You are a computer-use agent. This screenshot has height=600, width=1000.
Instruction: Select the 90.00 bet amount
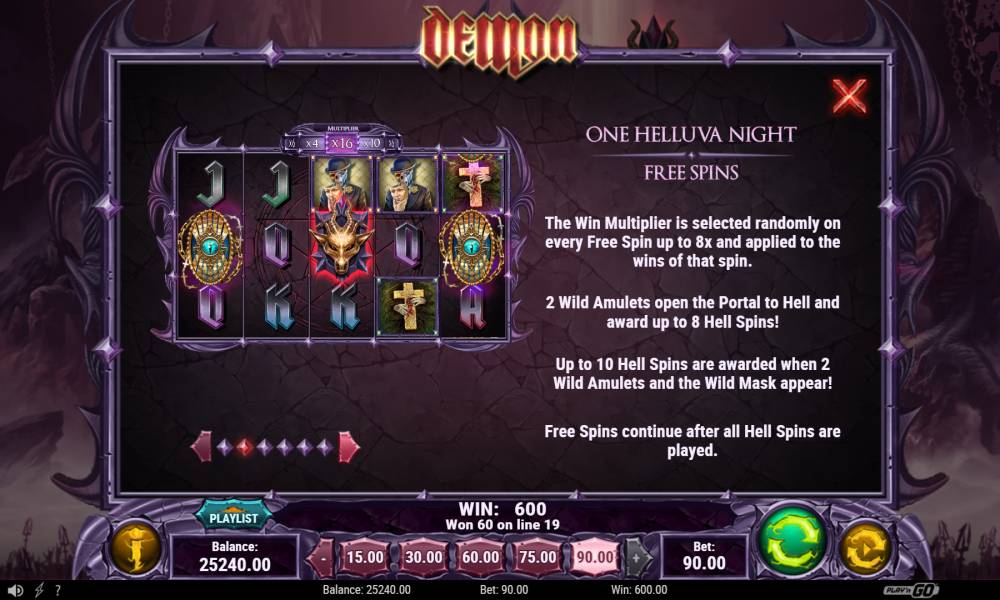[x=597, y=557]
